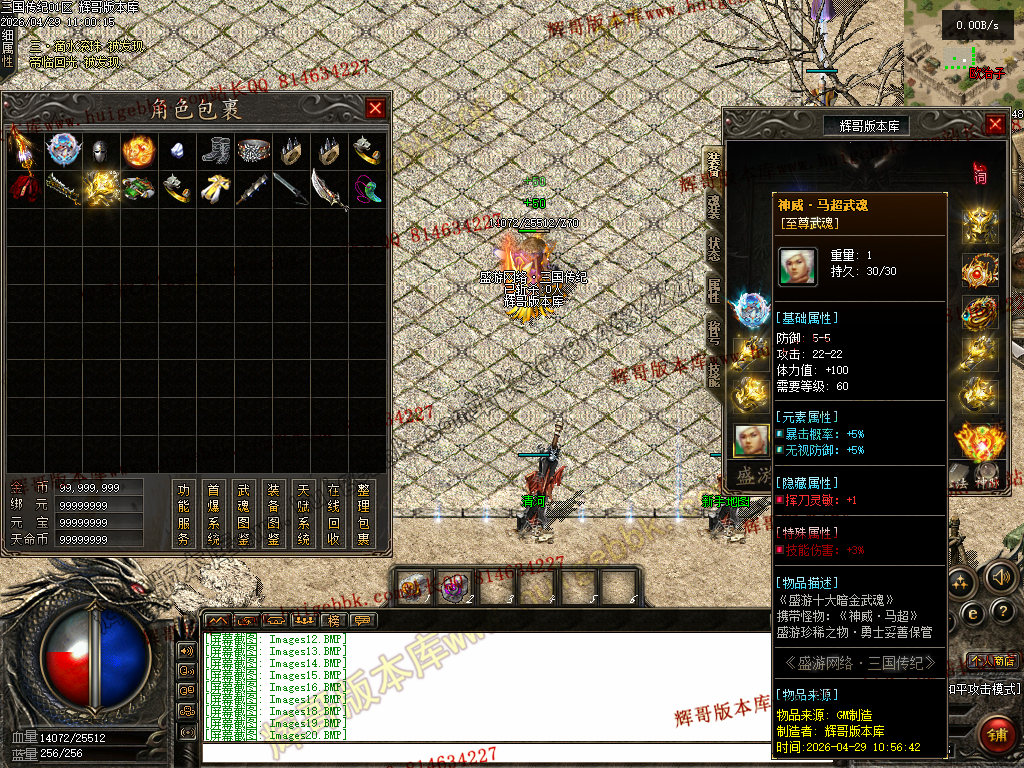Close the 辉哥版本库 character panel
This screenshot has height=768, width=1024.
(995, 124)
